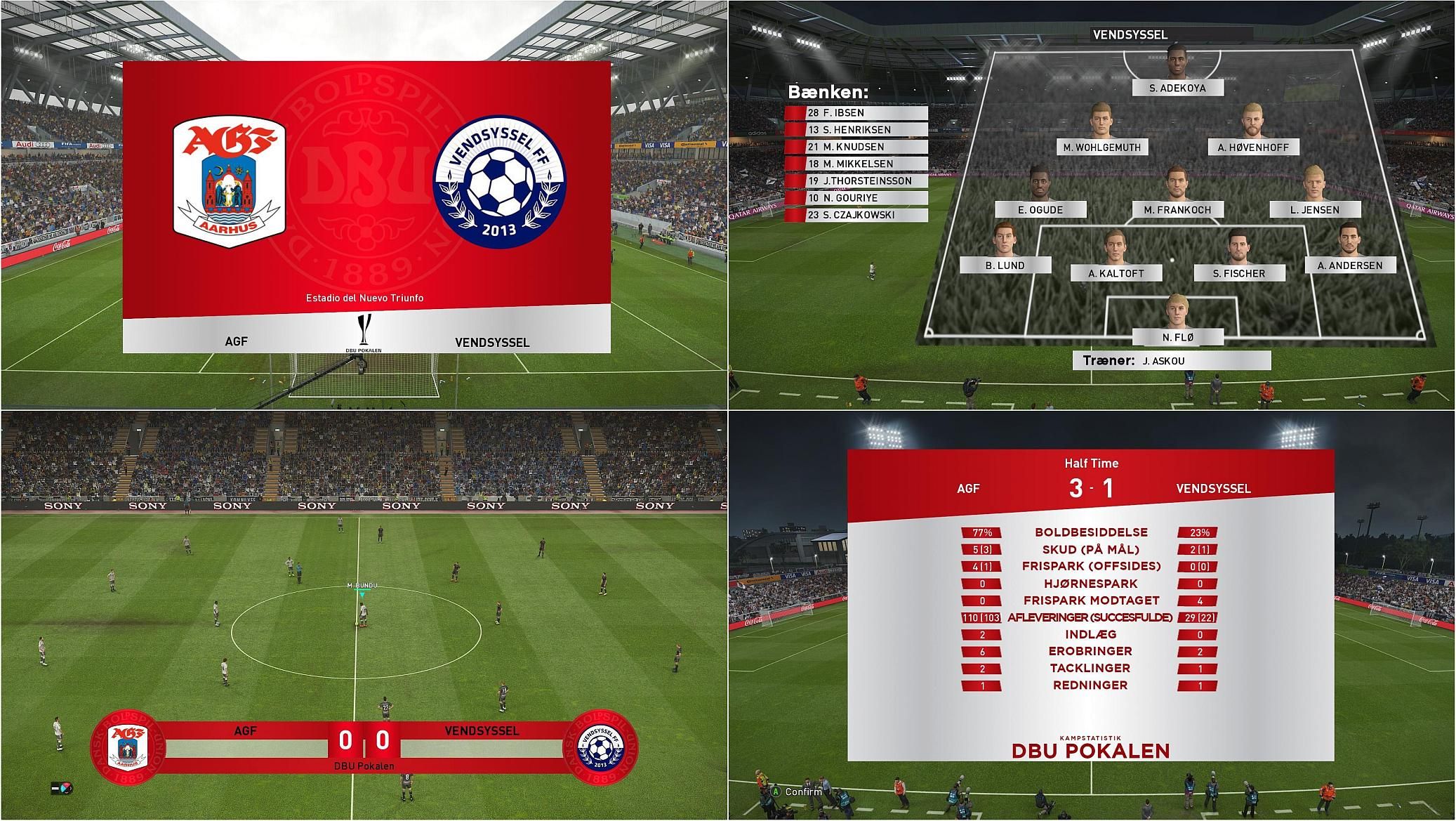This screenshot has width=1456, height=821.
Task: Select bench row 23 S. Czajkowski
Action: pos(856,215)
